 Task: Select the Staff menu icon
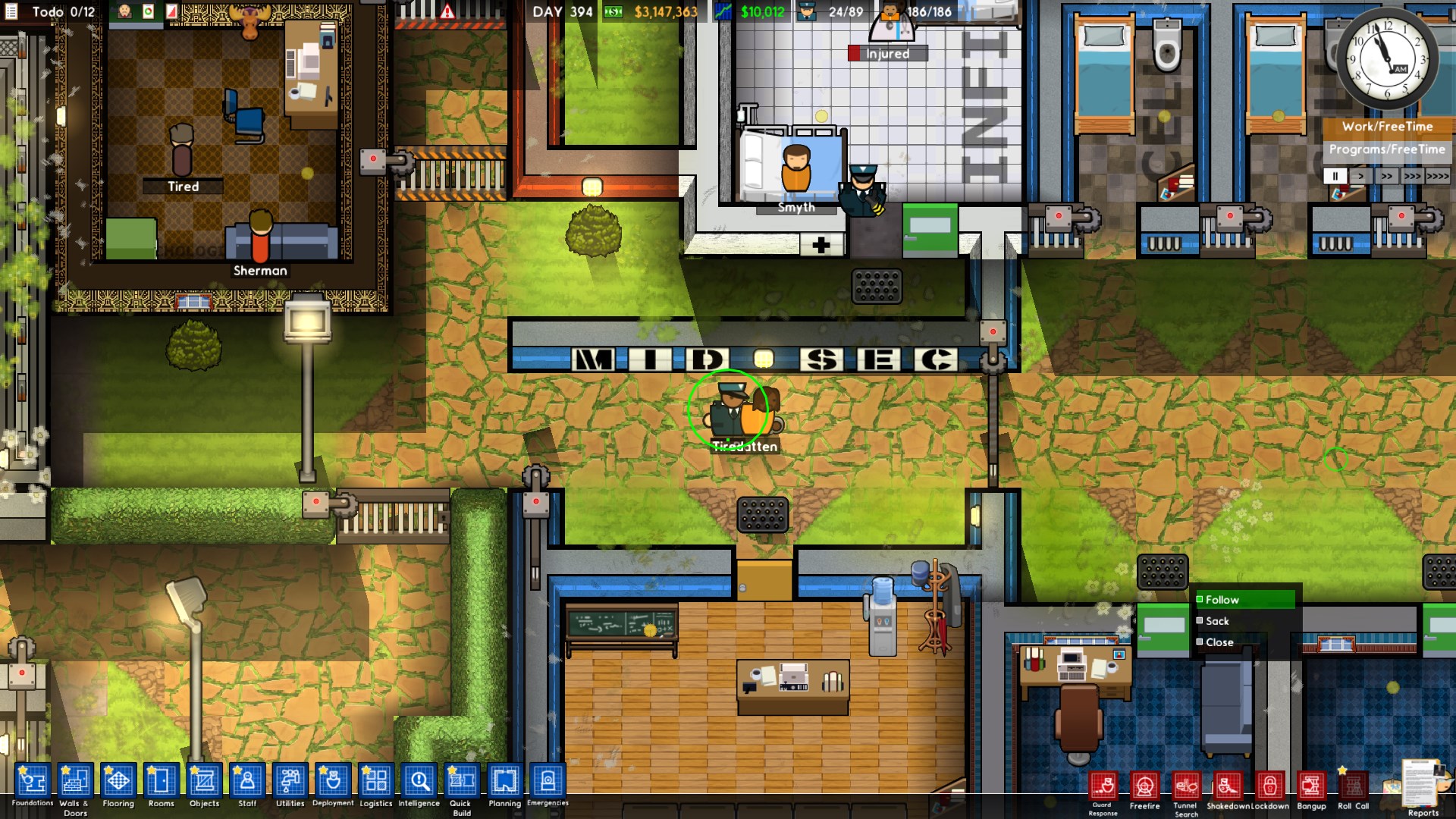pyautogui.click(x=247, y=782)
